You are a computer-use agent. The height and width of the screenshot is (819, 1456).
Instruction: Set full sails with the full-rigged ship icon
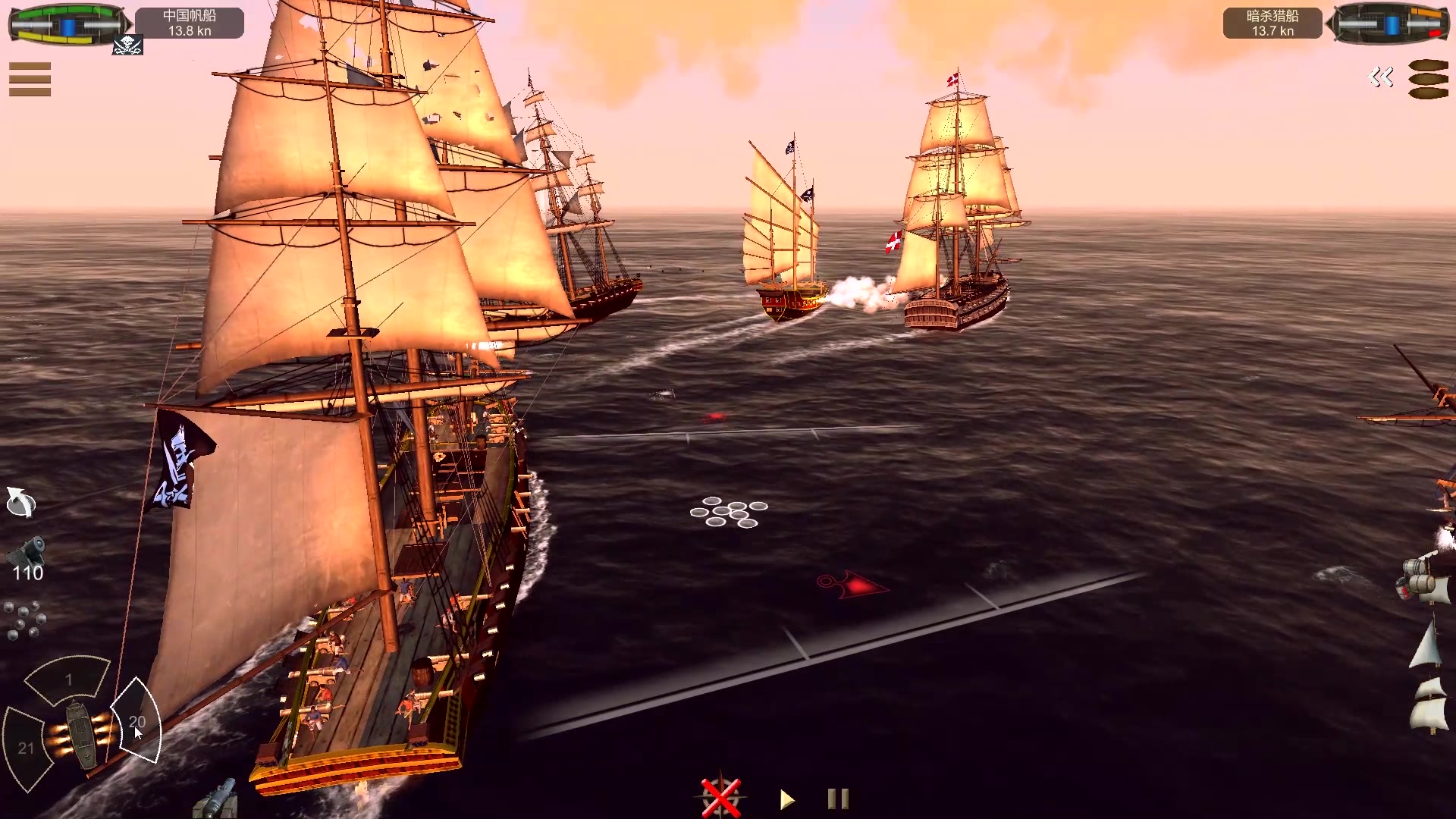(1429, 707)
